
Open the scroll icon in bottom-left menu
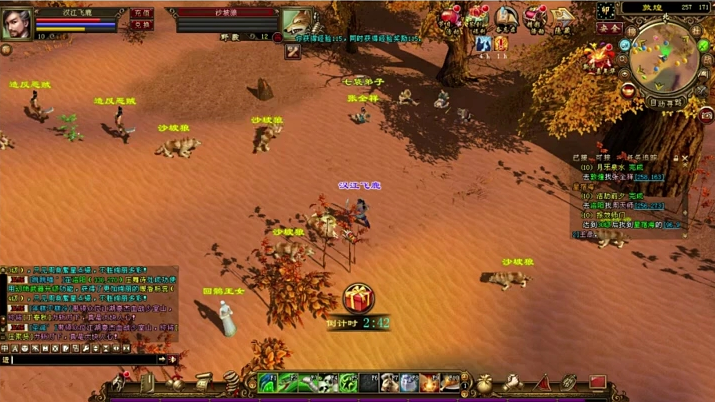[203, 383]
